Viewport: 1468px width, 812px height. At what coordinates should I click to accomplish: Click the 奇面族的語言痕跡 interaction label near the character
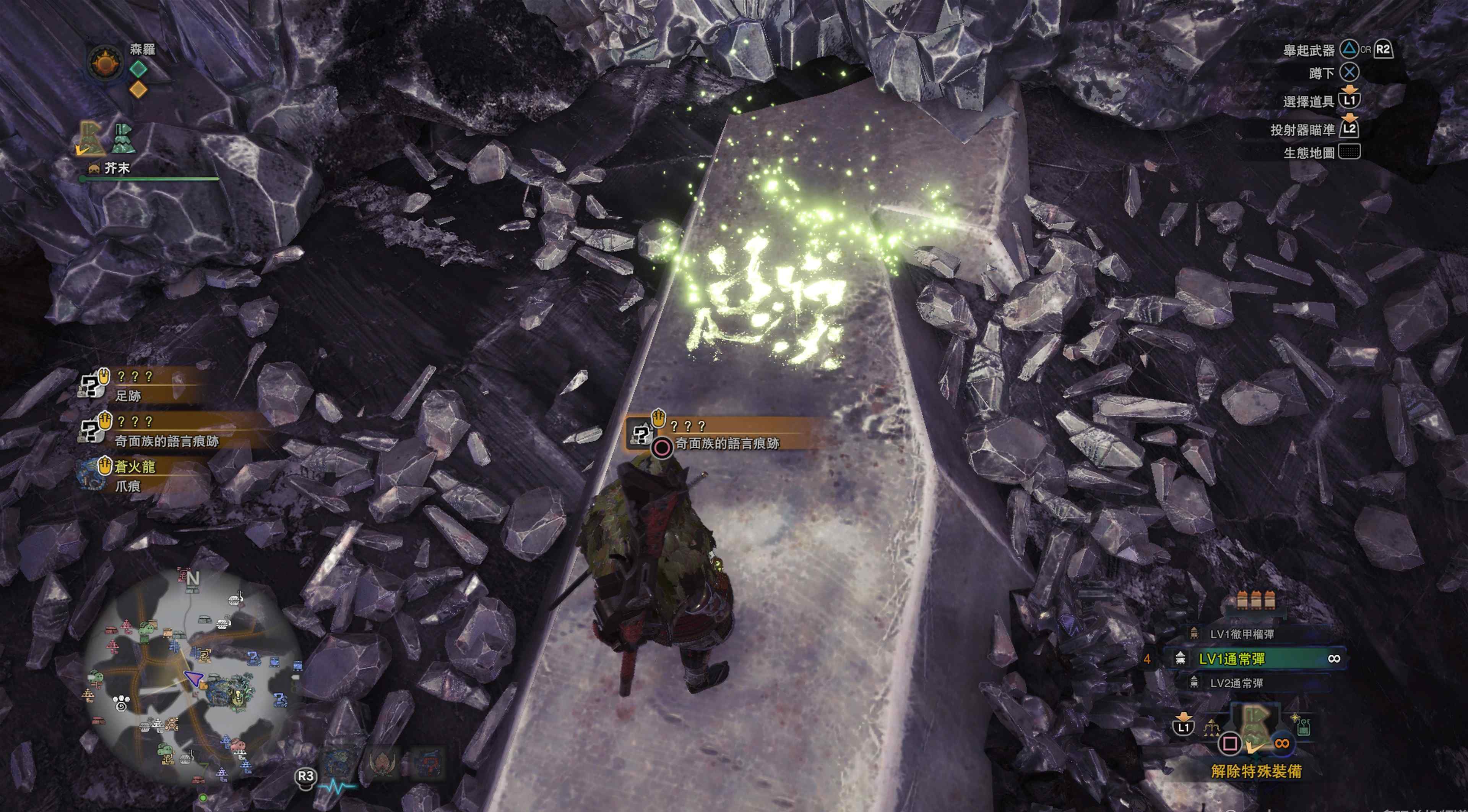(727, 443)
